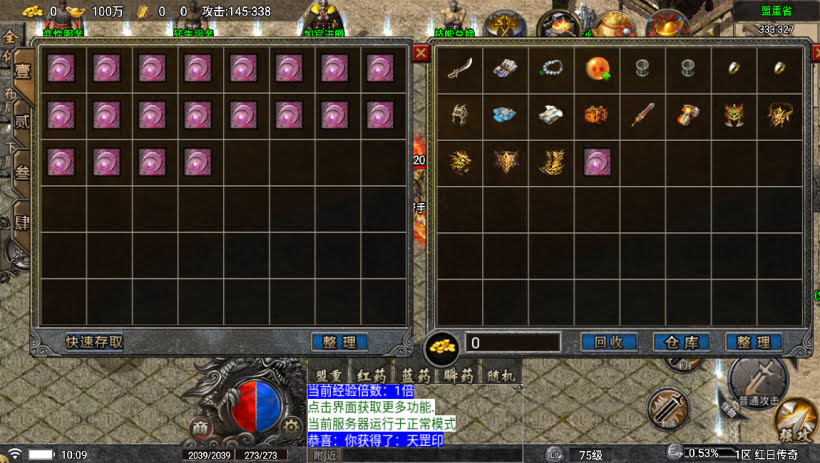
Task: Open warehouse page 叁 tab
Action: 21,171
